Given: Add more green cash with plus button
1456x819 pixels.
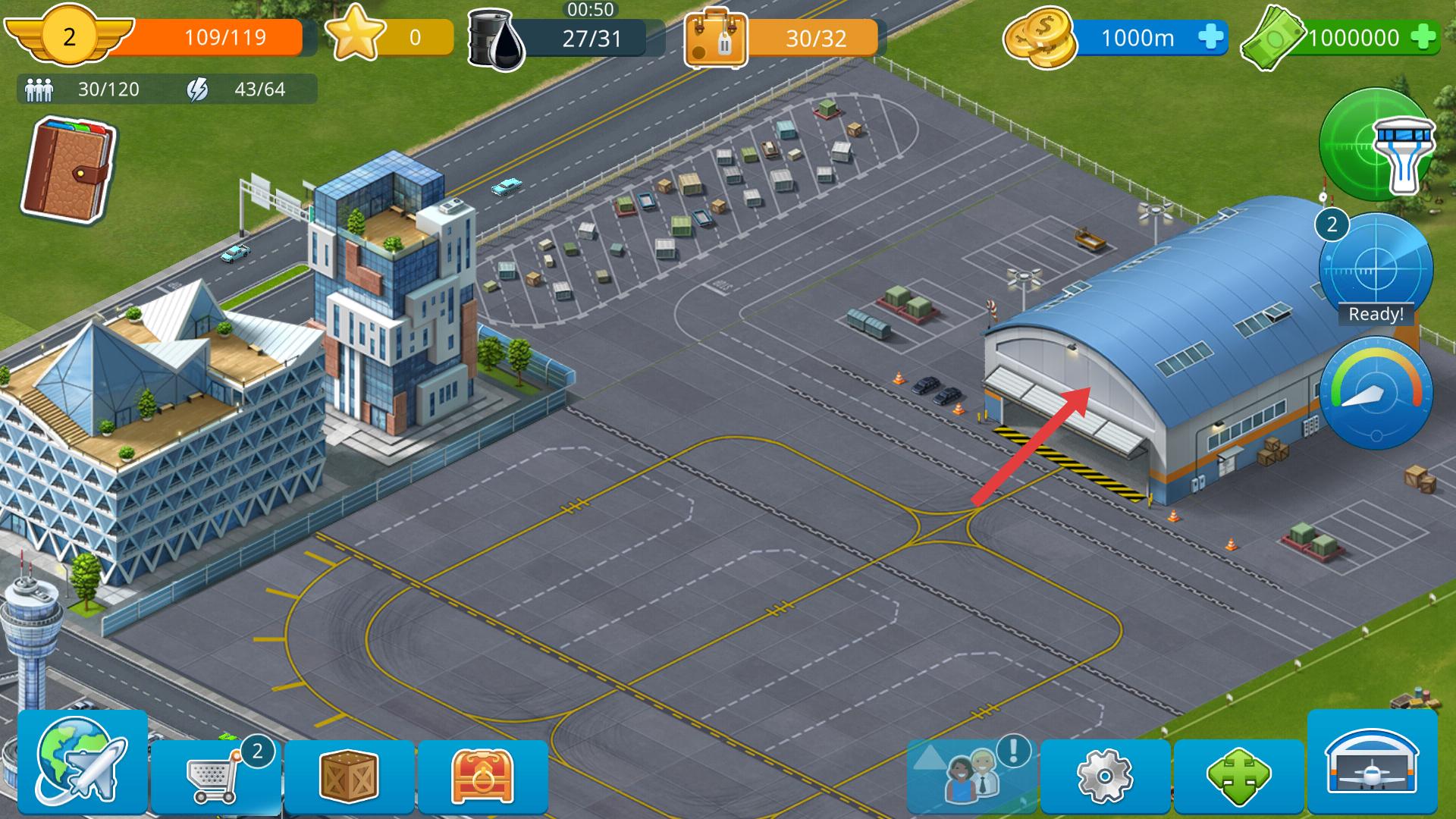Looking at the screenshot, I should [1423, 37].
